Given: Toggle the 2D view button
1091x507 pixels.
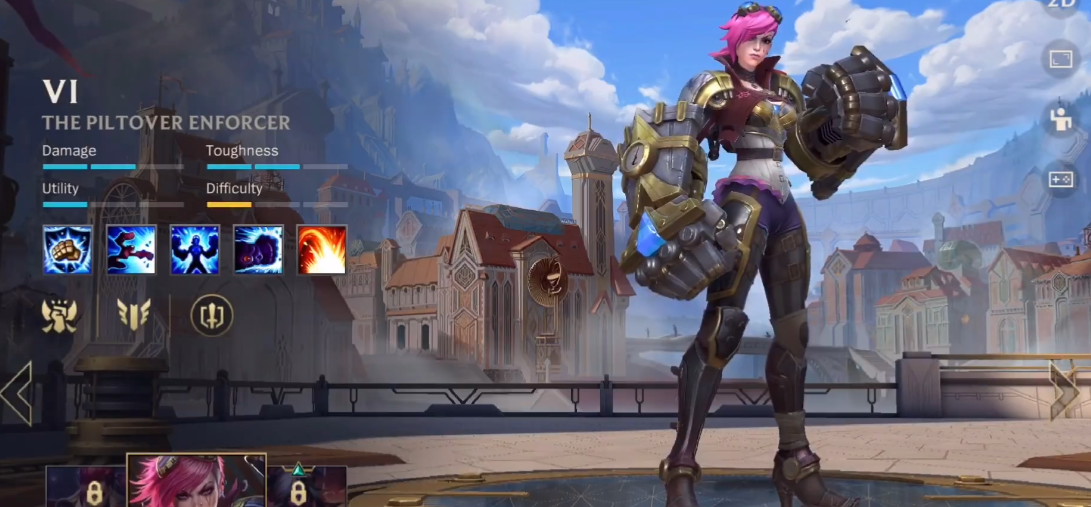Looking at the screenshot, I should tap(1060, 5).
